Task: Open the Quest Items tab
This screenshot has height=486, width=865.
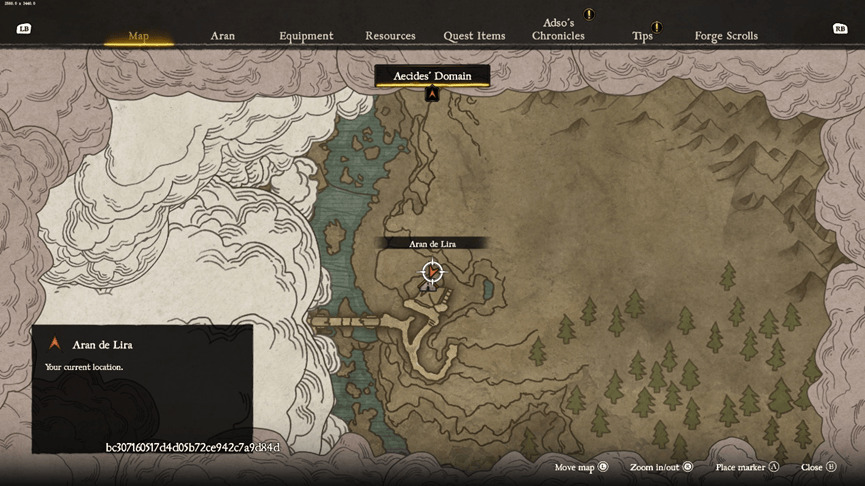Action: pyautogui.click(x=474, y=36)
